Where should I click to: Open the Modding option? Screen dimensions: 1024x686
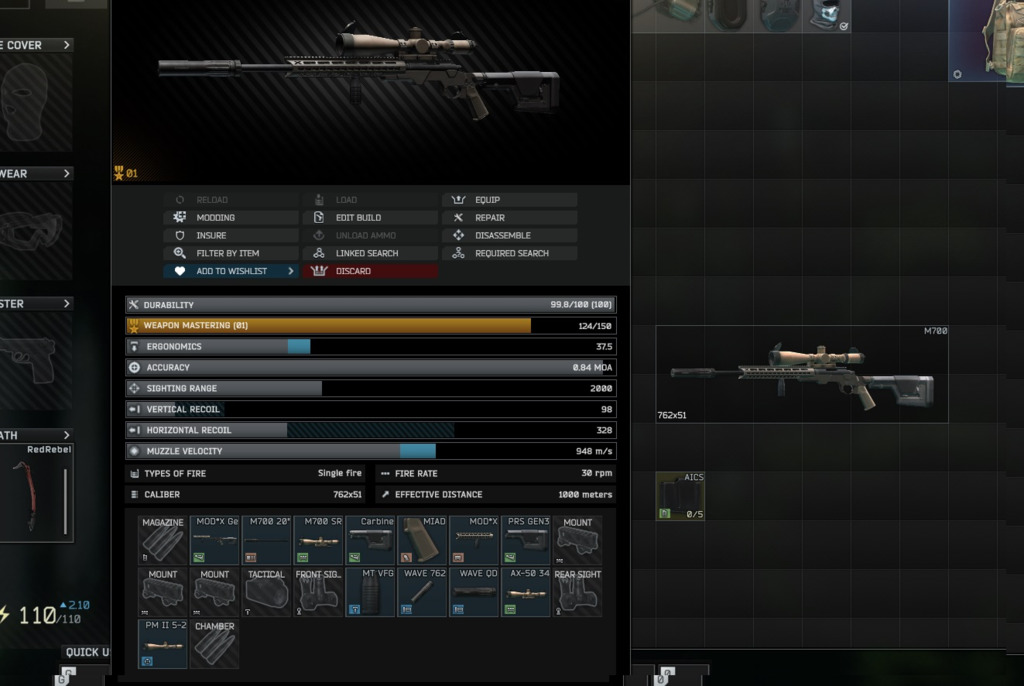pos(230,218)
